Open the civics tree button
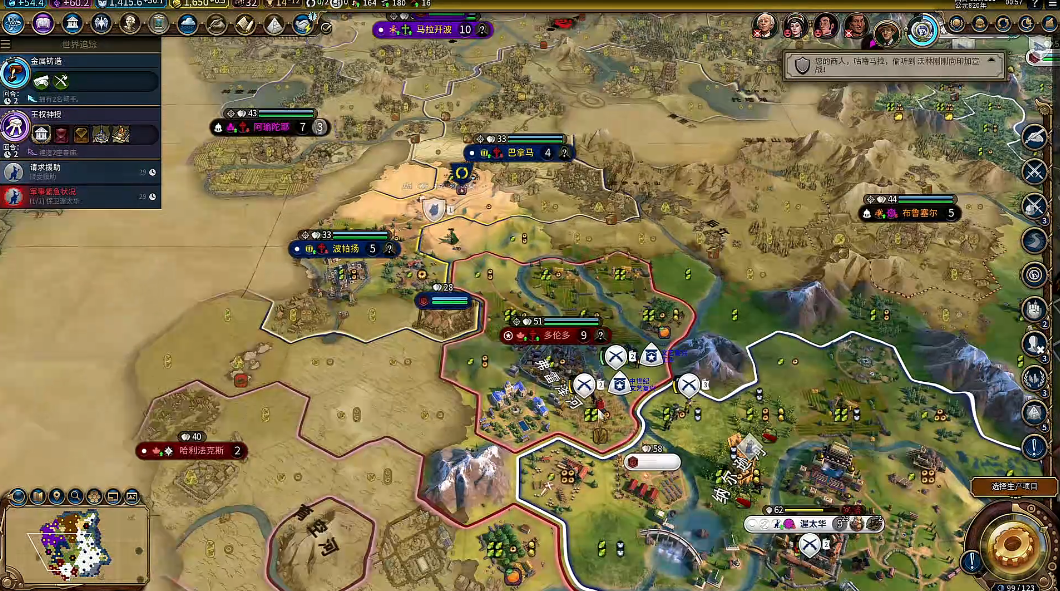1060x591 pixels. pyautogui.click(x=43, y=24)
